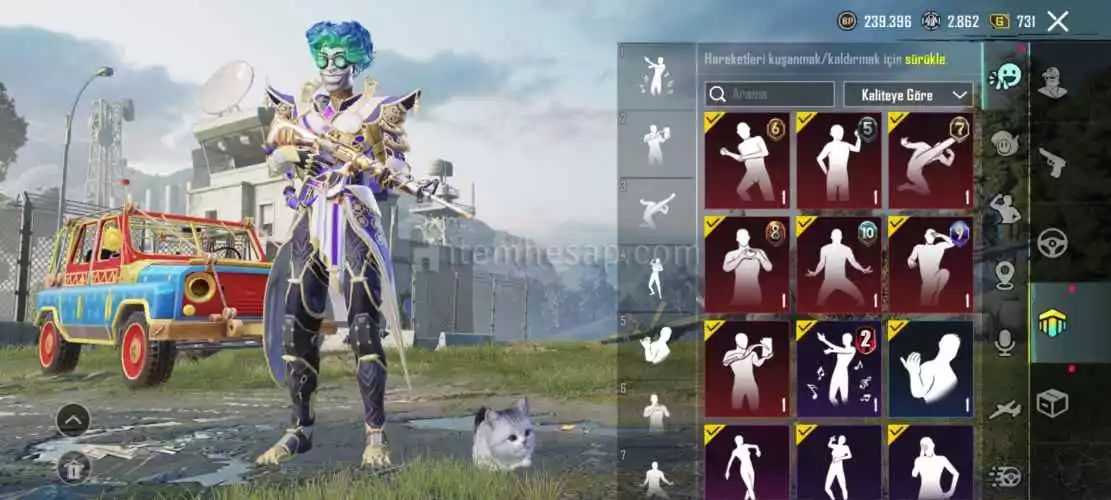Switch to the emotes smiley tab
Image resolution: width=1111 pixels, height=500 pixels.
point(1004,76)
